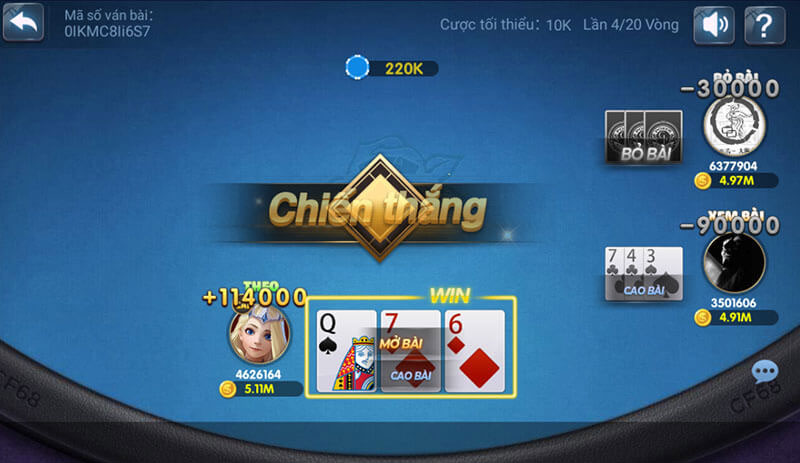Select the 6 of diamonds card
Screen dimensions: 800x463
(475, 350)
